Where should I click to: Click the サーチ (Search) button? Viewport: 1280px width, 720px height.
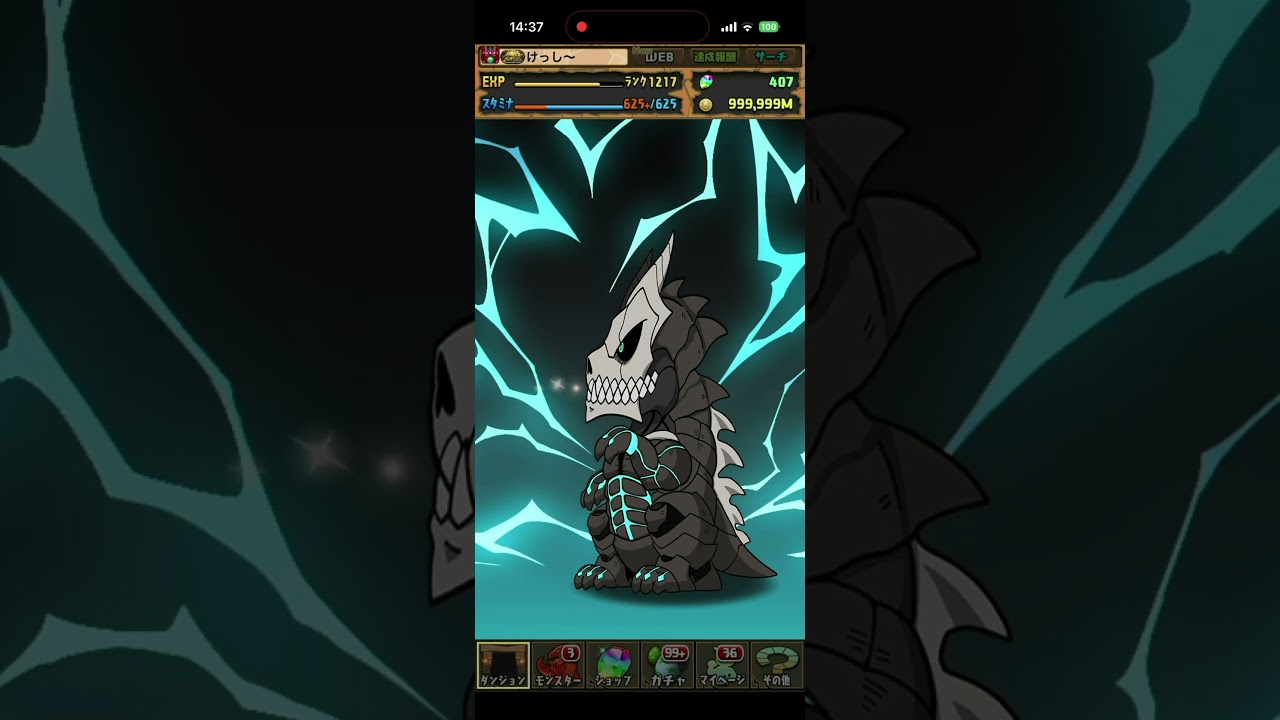pos(772,57)
